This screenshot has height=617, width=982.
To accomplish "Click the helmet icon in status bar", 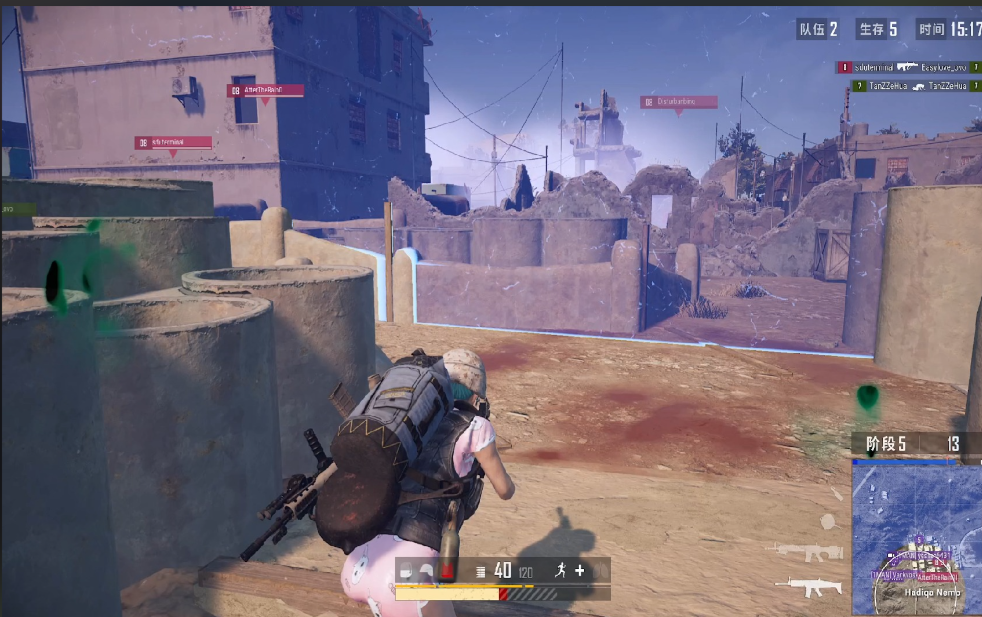I will [x=426, y=571].
